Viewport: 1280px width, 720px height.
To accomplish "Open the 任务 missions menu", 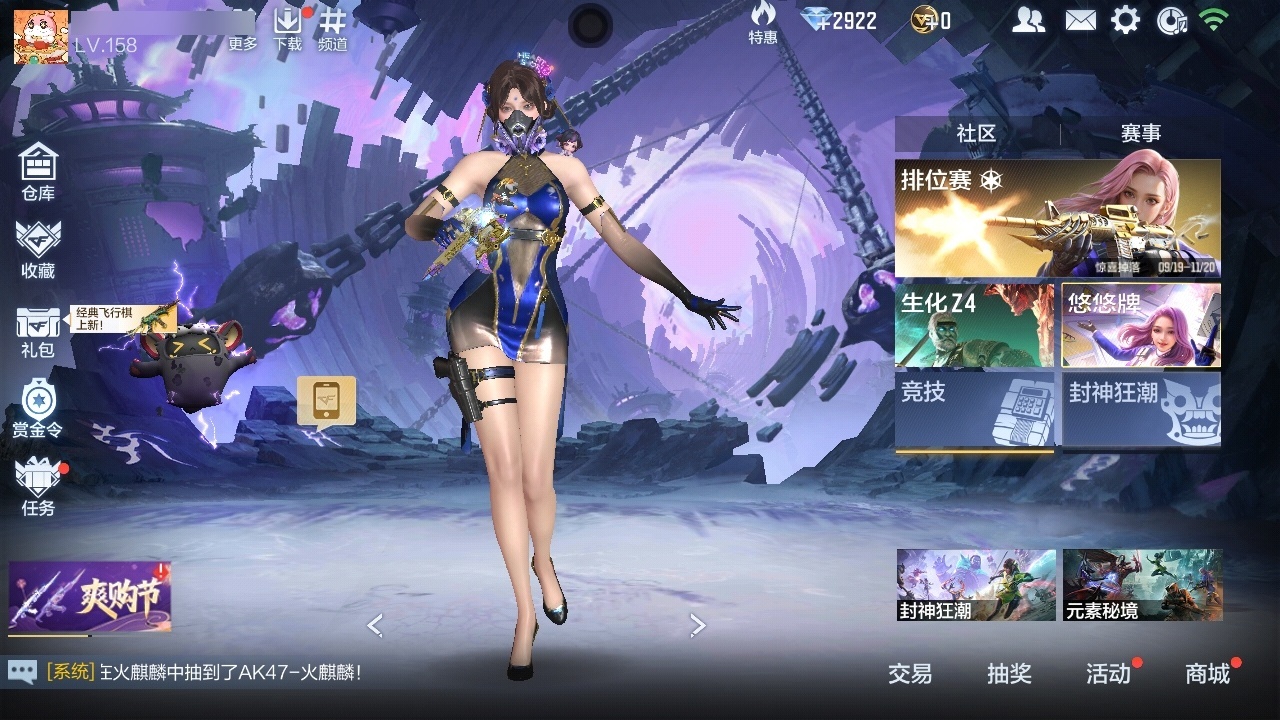I will [38, 486].
